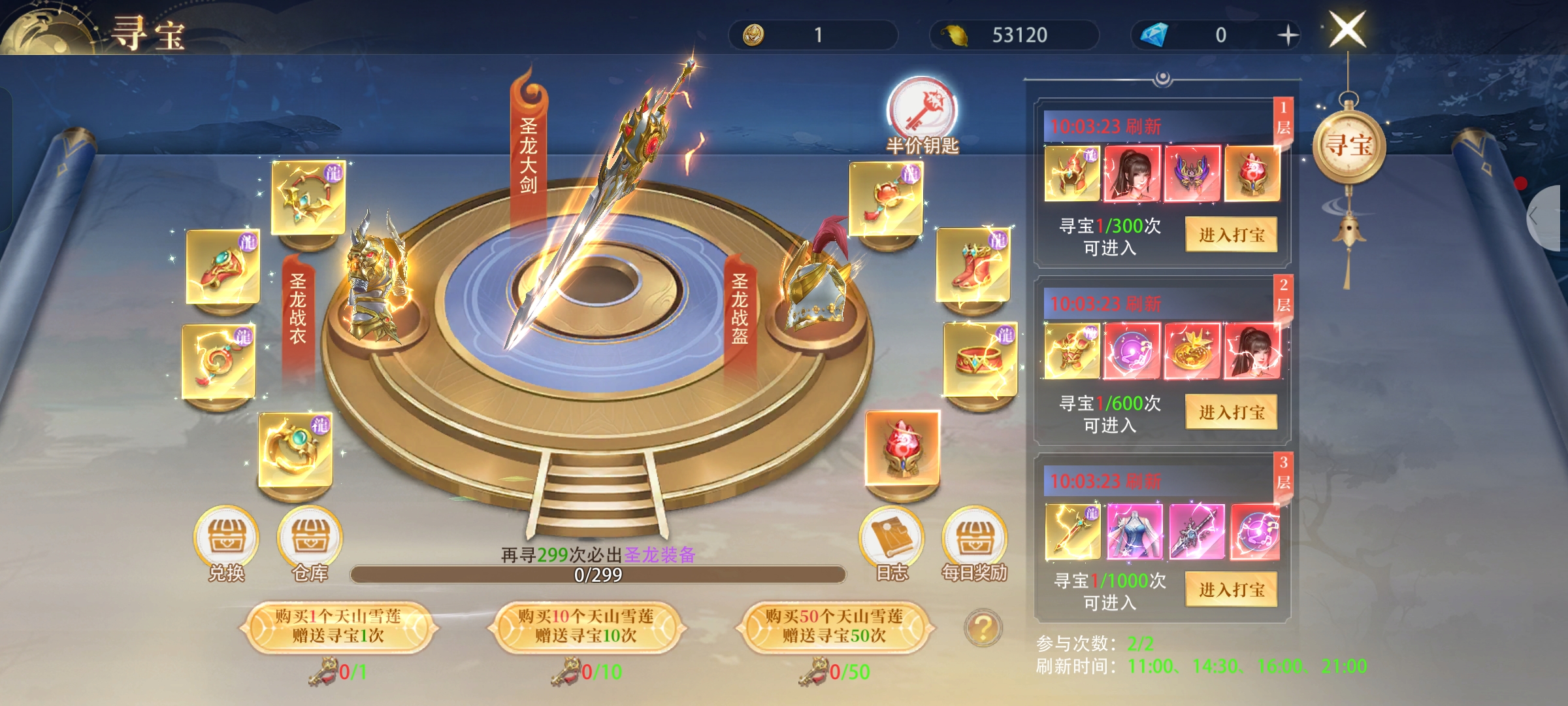View the 圣龙战衣 armor reward

pos(376,281)
